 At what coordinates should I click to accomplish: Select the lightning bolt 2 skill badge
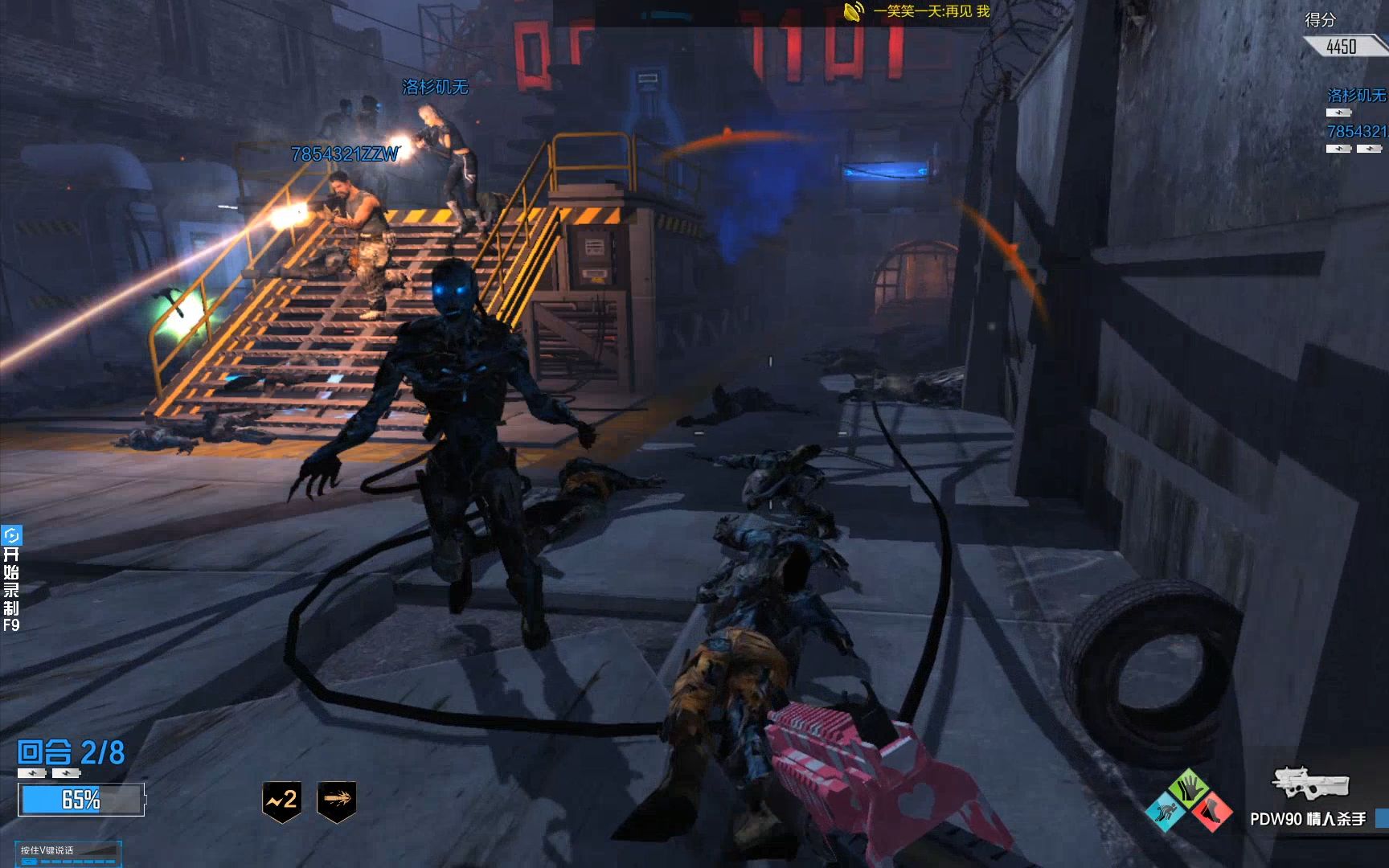point(281,800)
